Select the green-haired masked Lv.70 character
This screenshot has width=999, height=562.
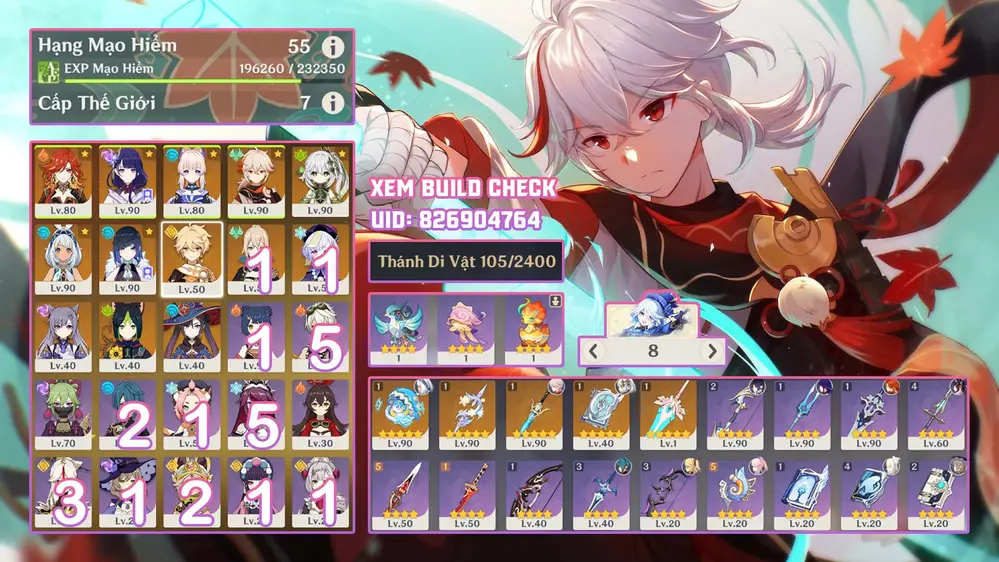pyautogui.click(x=64, y=412)
